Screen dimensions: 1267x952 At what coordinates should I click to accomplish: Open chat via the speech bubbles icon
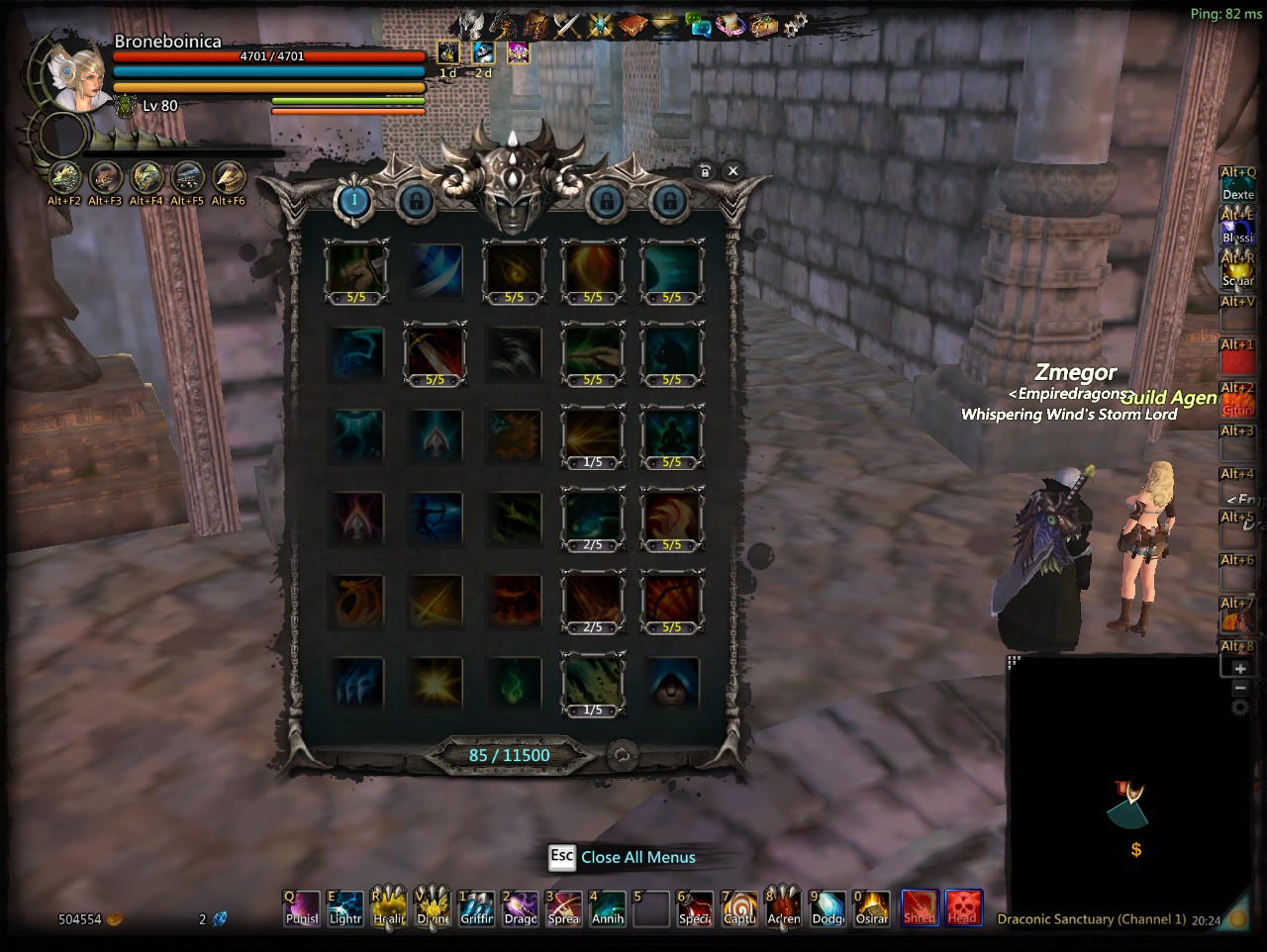tap(700, 26)
